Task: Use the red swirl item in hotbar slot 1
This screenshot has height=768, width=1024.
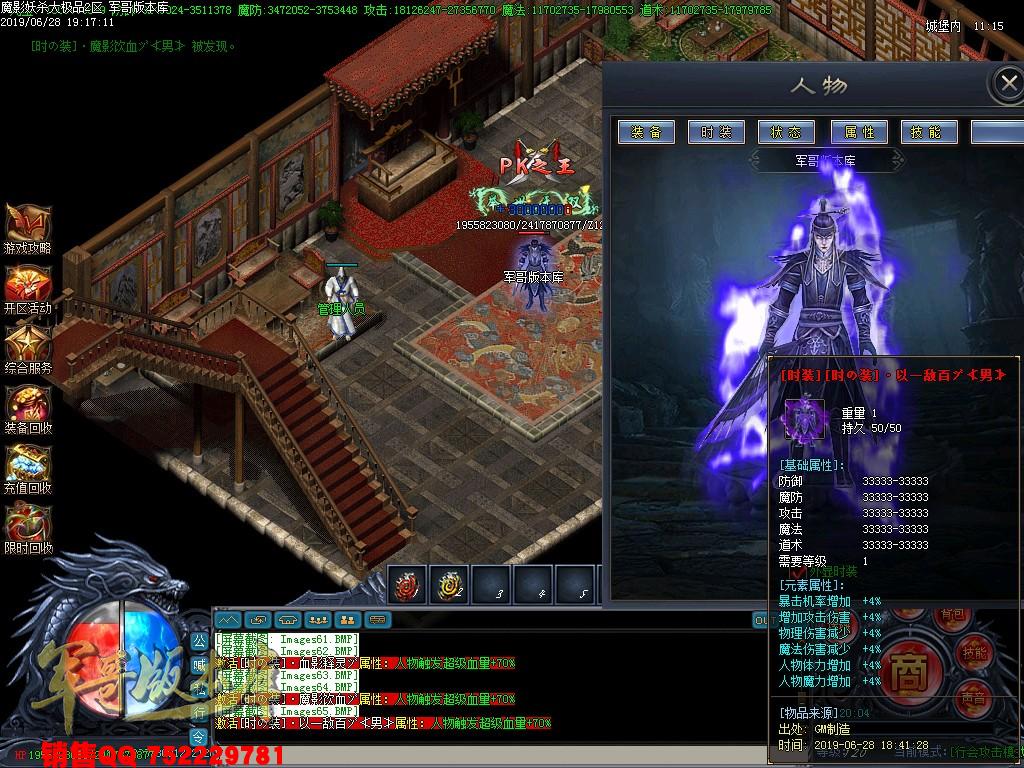Action: pos(407,585)
